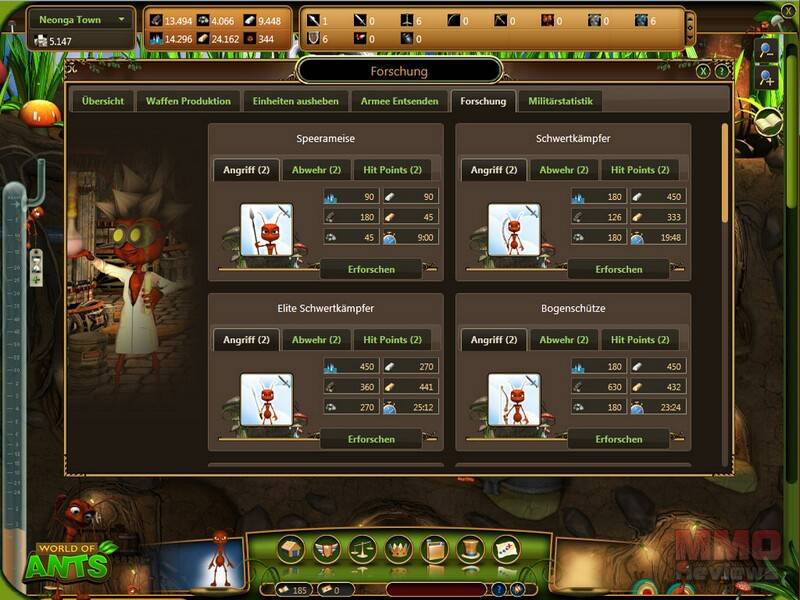
Task: Click Erforschen for Speerameise
Action: pyautogui.click(x=371, y=269)
